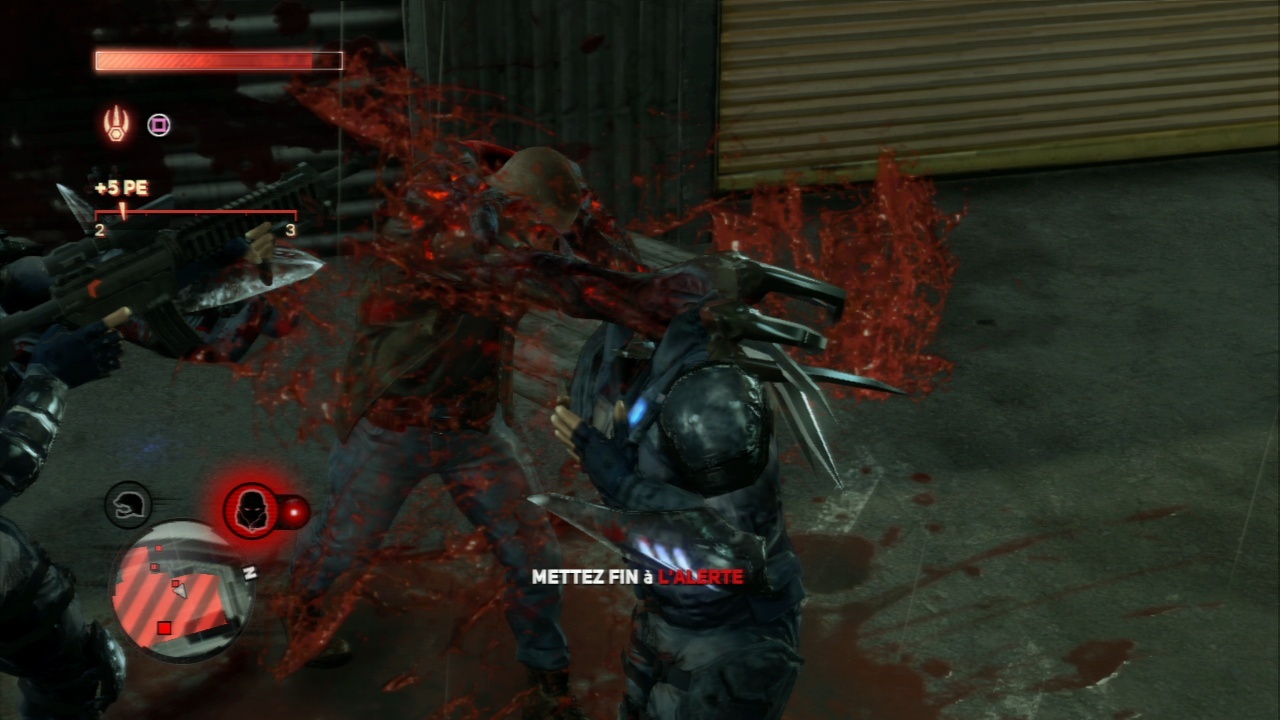Select the level 2 marker label
The image size is (1280, 720).
(x=100, y=230)
